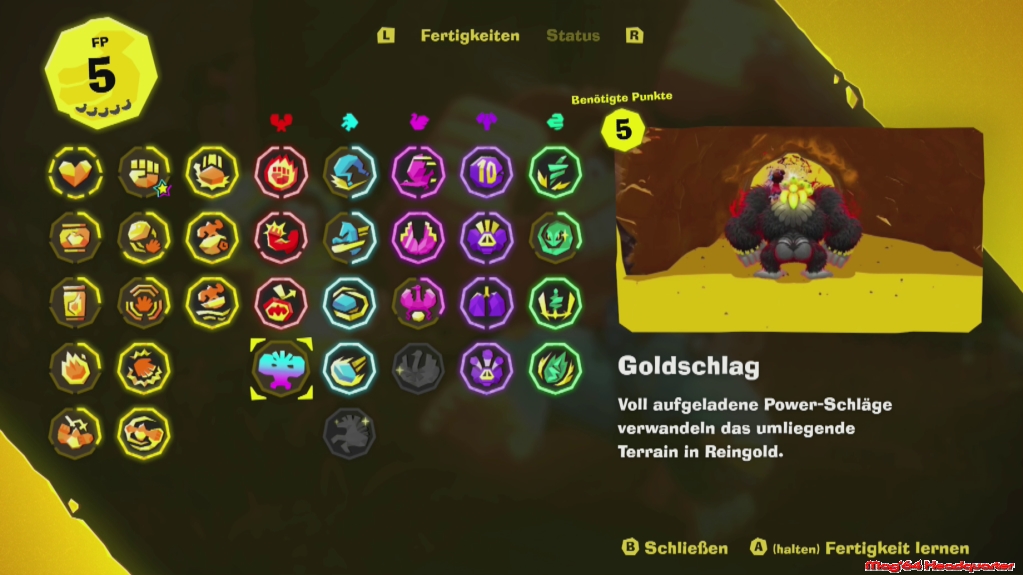This screenshot has width=1023, height=575.
Task: Select the purple lungs skill icon
Action: [487, 303]
